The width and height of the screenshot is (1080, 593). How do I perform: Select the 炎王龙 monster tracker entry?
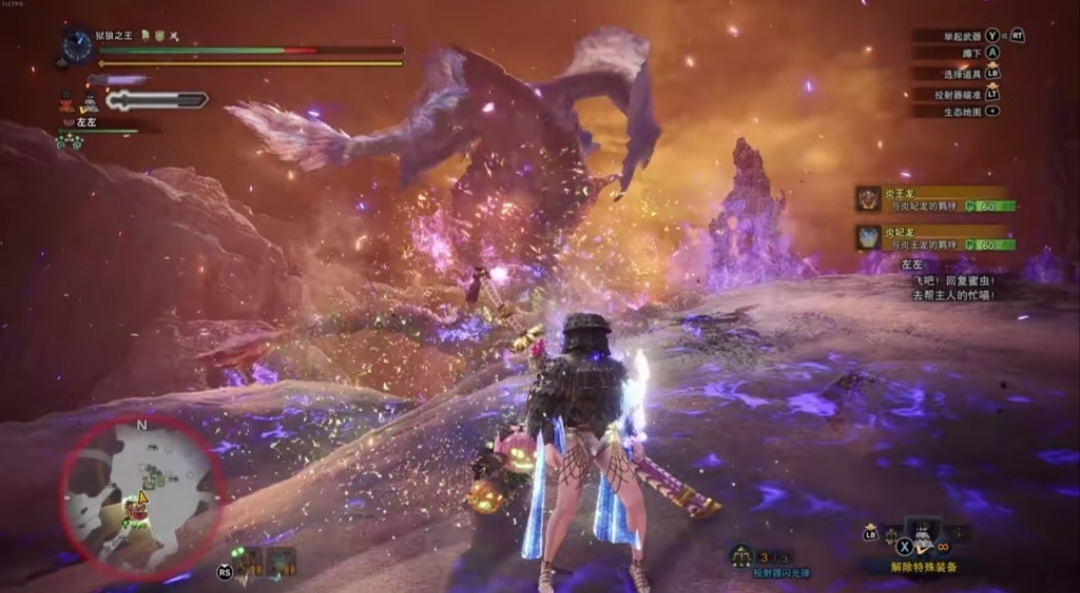(934, 199)
